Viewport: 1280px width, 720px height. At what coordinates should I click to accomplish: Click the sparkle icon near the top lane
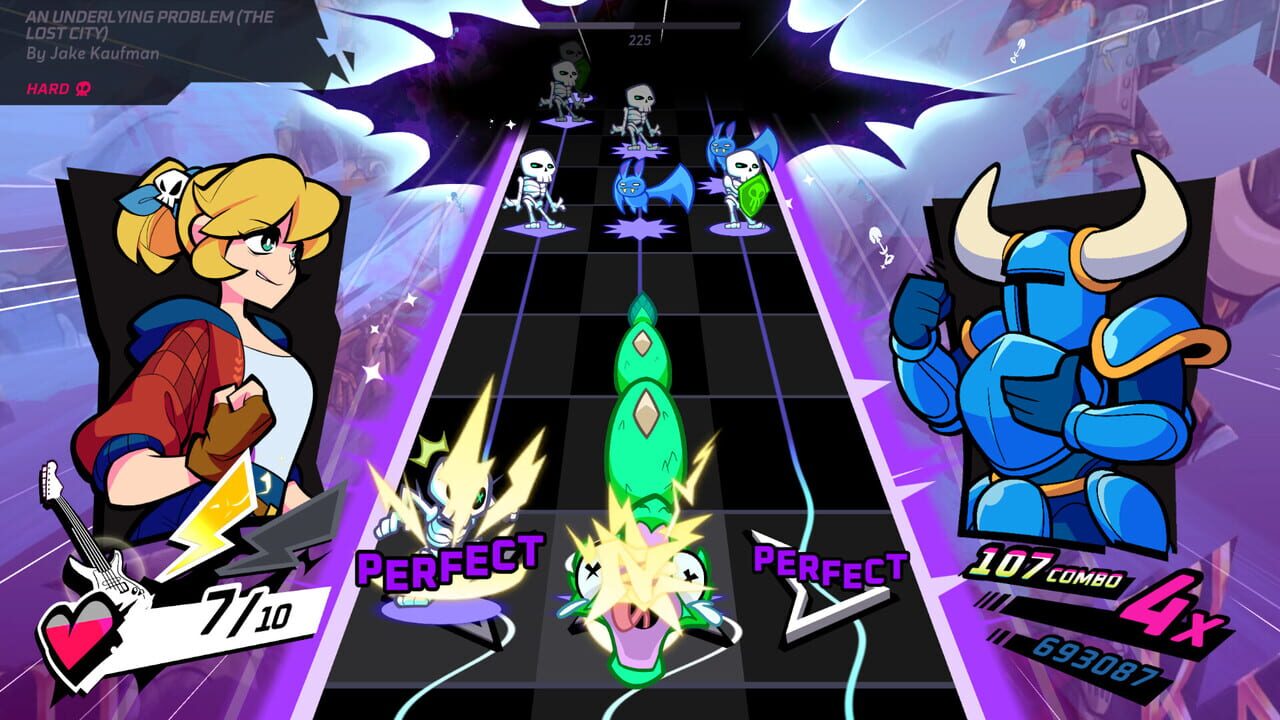[x=513, y=125]
